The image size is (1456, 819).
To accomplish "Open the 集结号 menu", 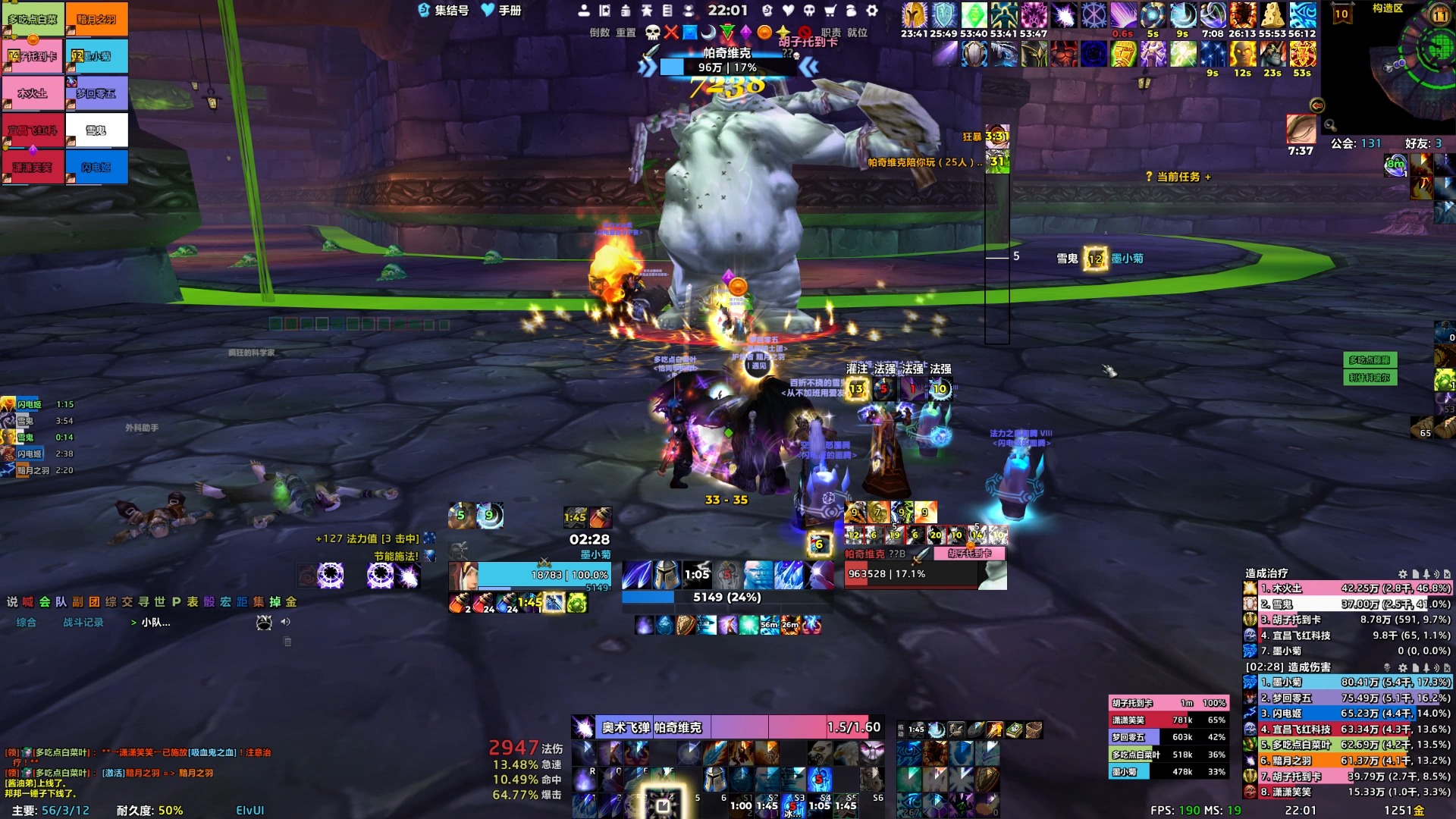I will pos(444,11).
